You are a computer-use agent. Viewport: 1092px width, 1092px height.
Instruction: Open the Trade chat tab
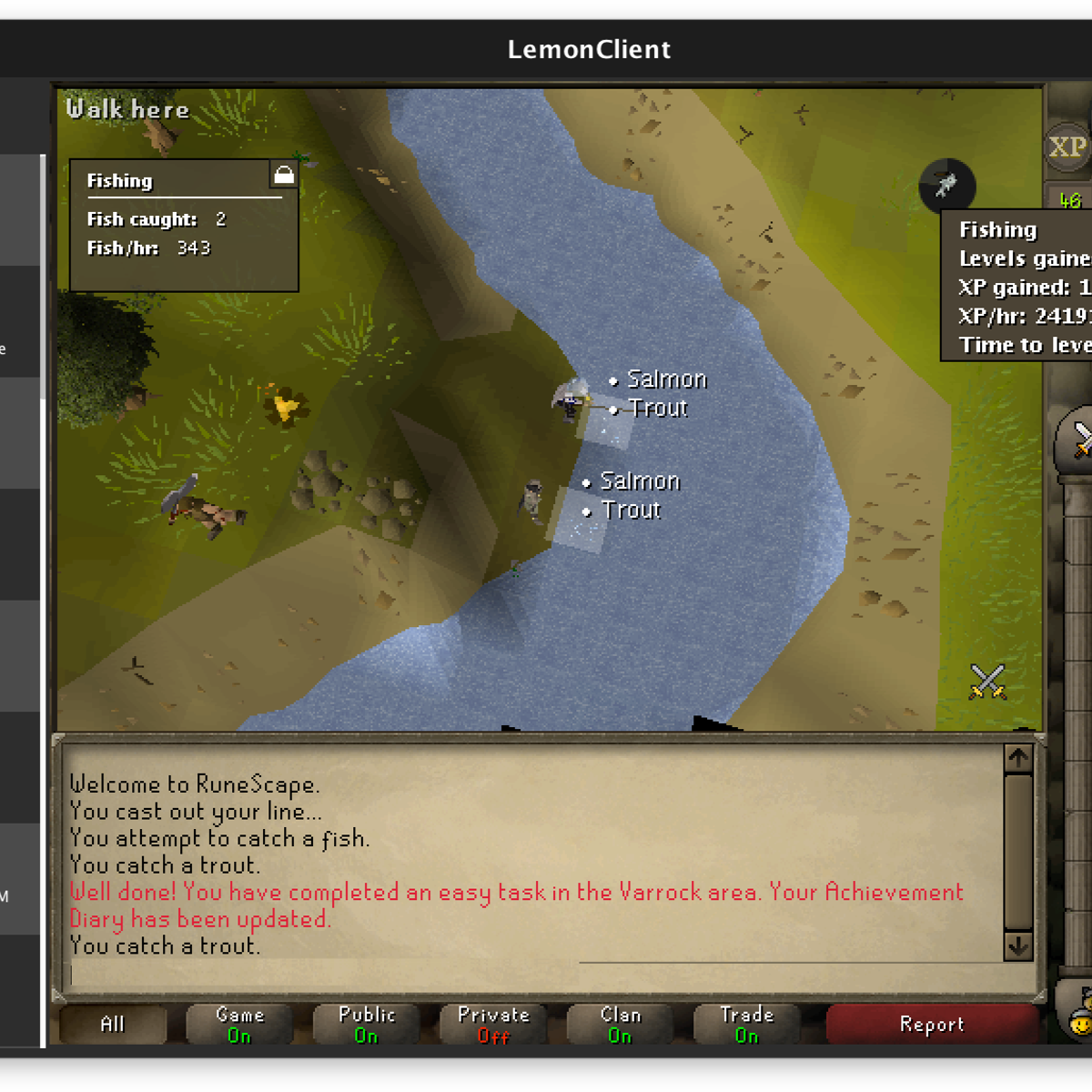point(746,1025)
